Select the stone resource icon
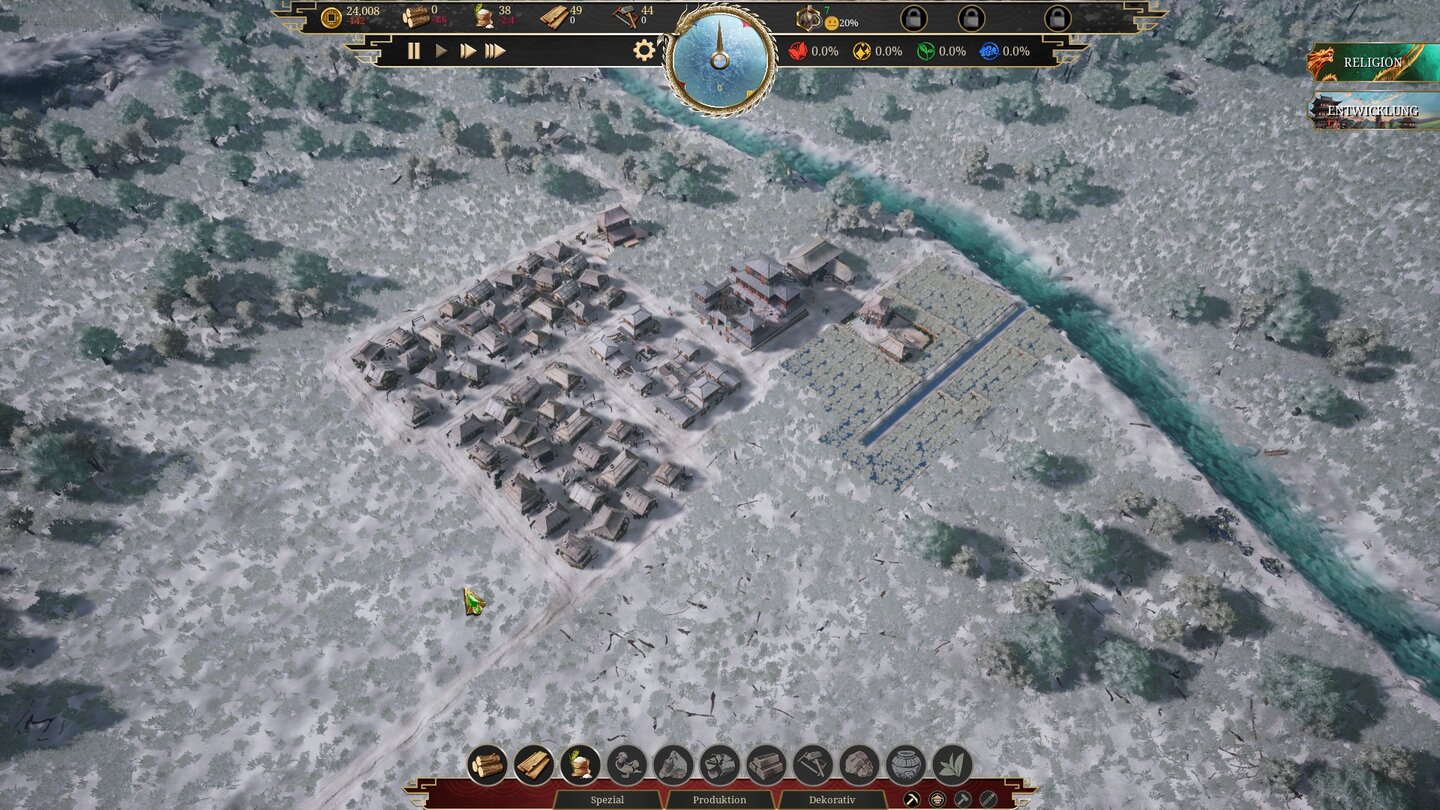 pos(671,765)
